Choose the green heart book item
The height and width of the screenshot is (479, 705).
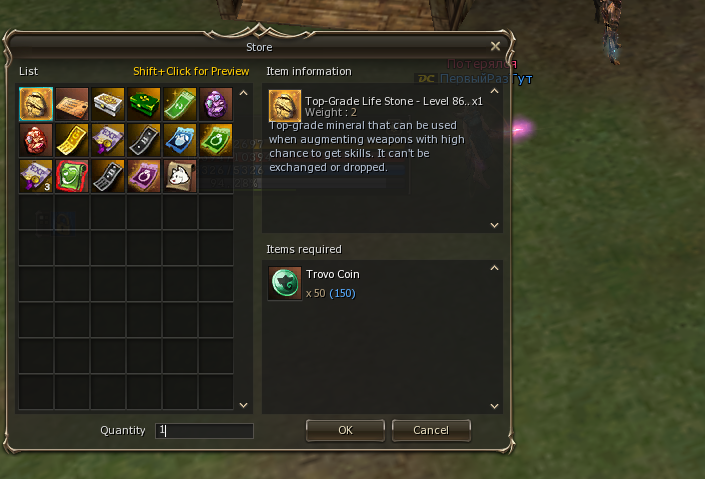click(x=72, y=176)
